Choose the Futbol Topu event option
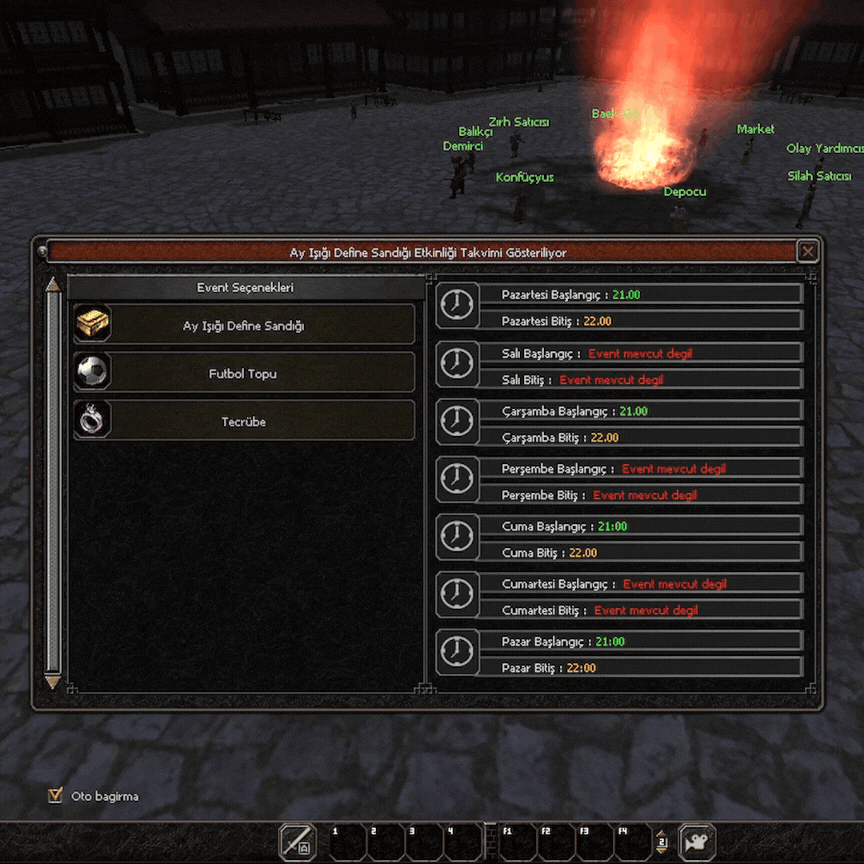This screenshot has height=864, width=864. 244,373
